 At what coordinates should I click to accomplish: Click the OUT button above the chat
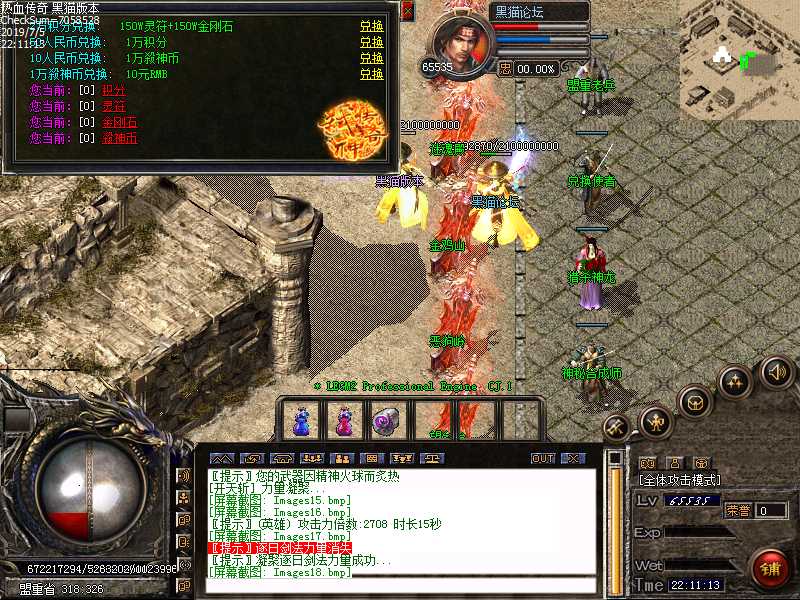543,458
